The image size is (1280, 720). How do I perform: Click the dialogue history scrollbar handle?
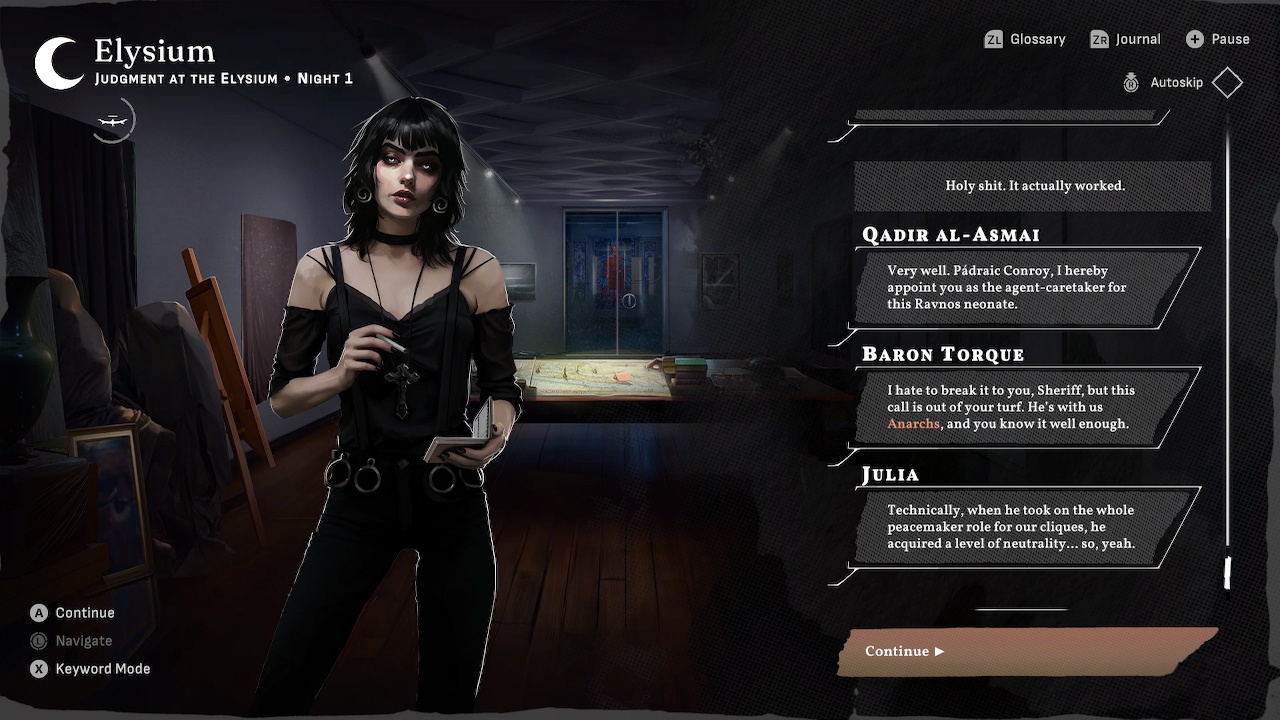click(1226, 570)
